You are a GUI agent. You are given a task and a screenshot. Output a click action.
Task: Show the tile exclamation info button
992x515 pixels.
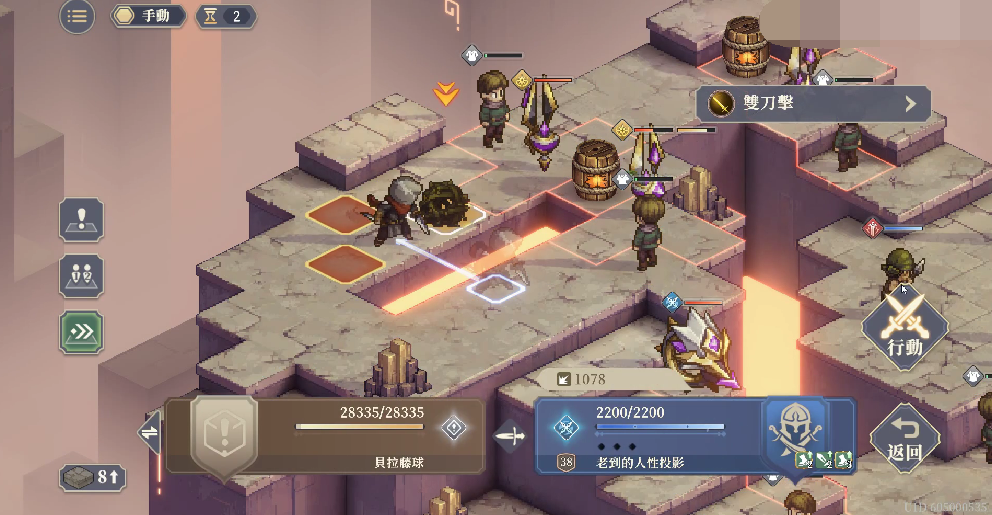[81, 219]
